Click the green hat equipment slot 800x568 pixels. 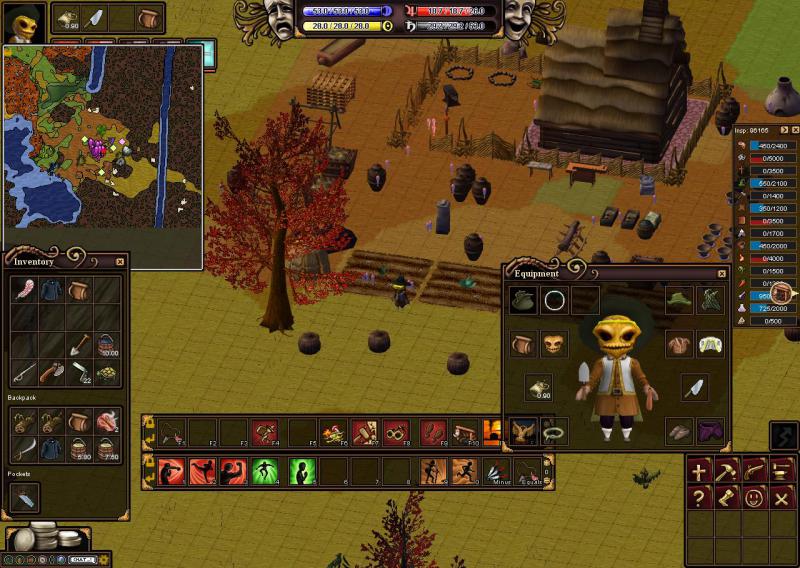point(681,299)
